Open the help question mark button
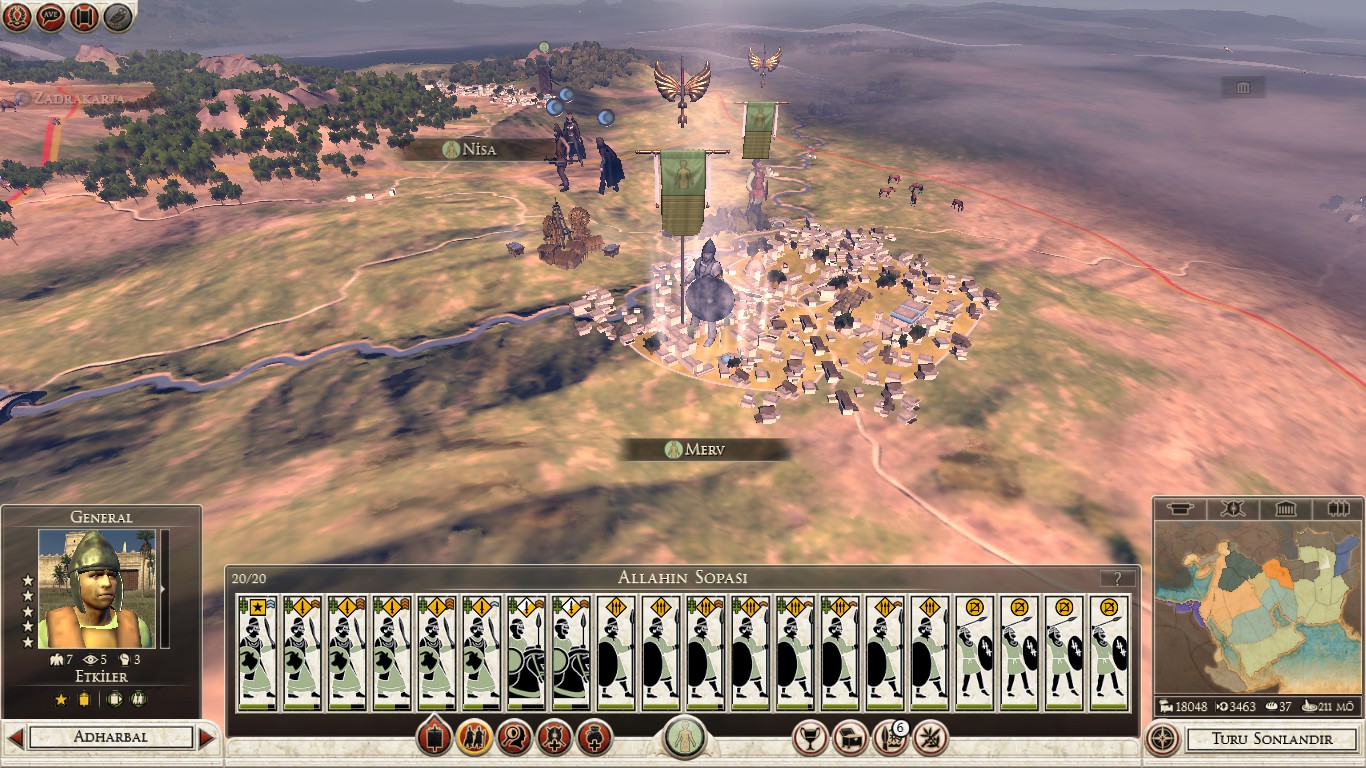The image size is (1366, 768). coord(1117,578)
